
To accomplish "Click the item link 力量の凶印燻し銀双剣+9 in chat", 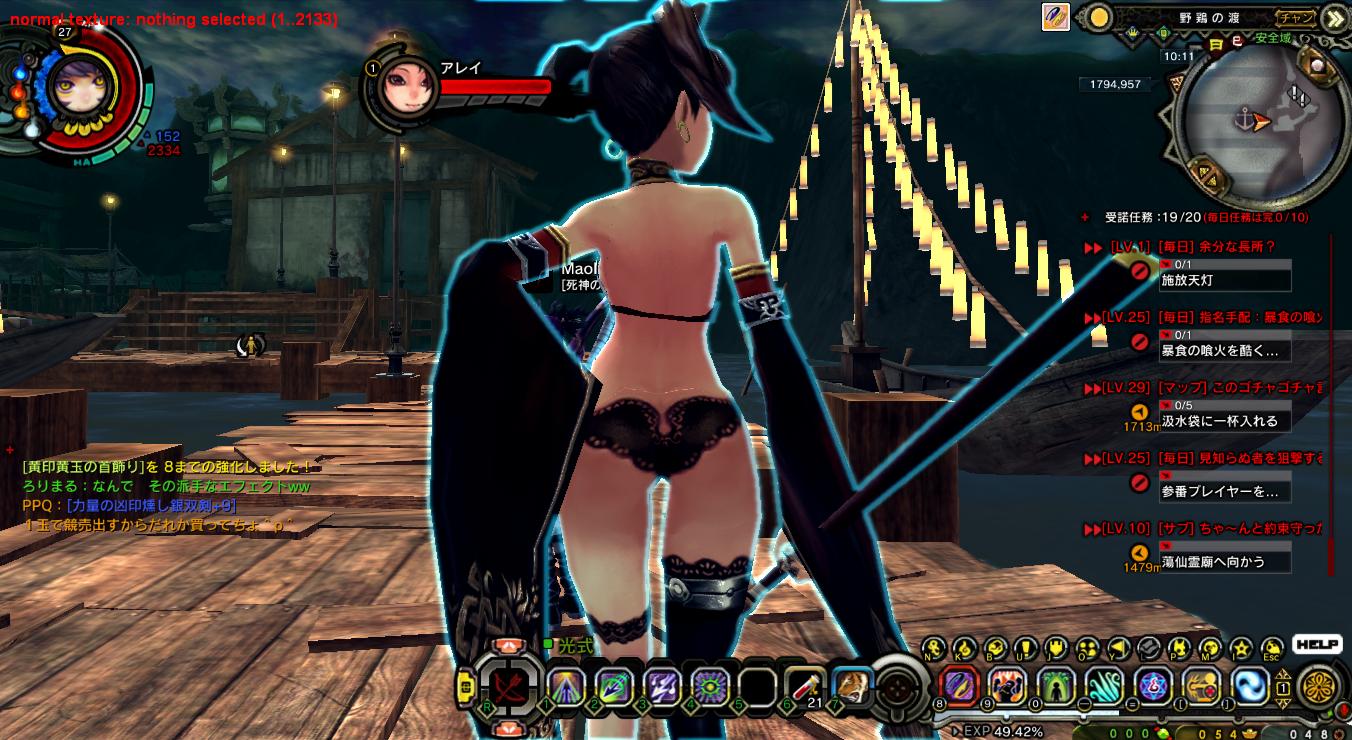I will 151,506.
